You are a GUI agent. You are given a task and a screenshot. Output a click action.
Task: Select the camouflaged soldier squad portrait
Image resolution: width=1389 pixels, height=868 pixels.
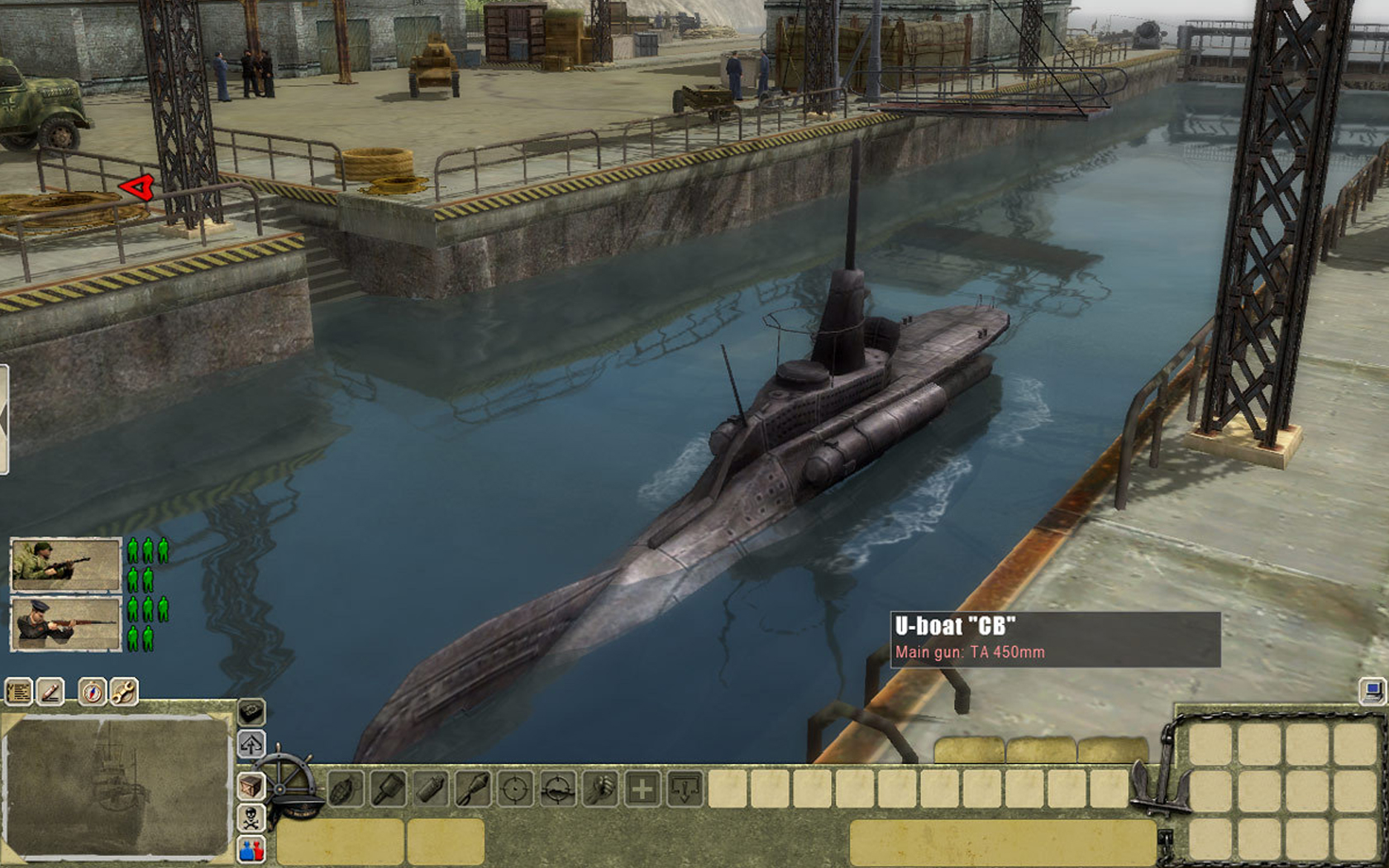click(65, 564)
